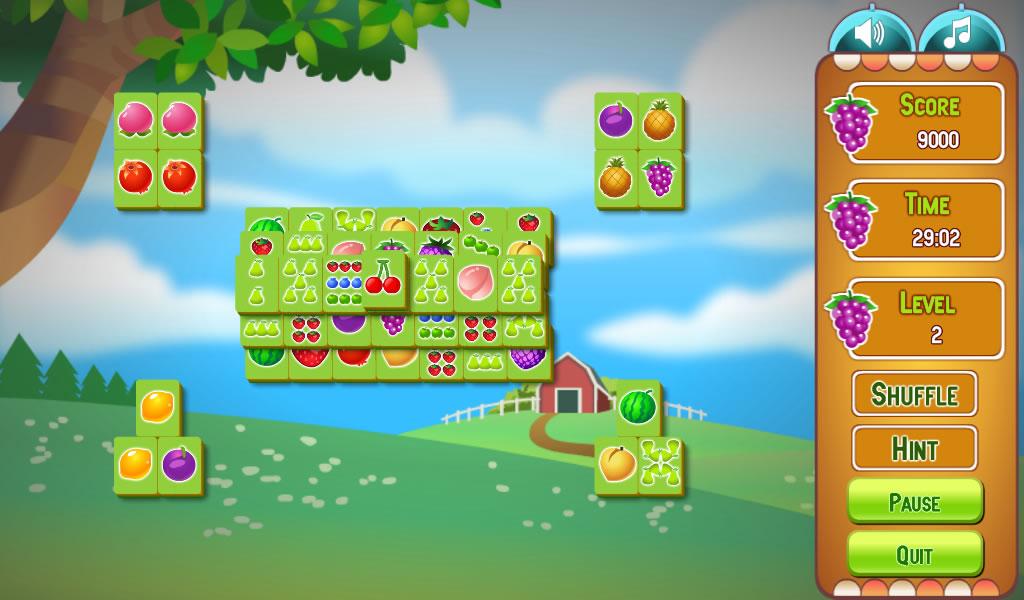This screenshot has width=1024, height=600.
Task: Quit the current game
Action: pos(914,555)
